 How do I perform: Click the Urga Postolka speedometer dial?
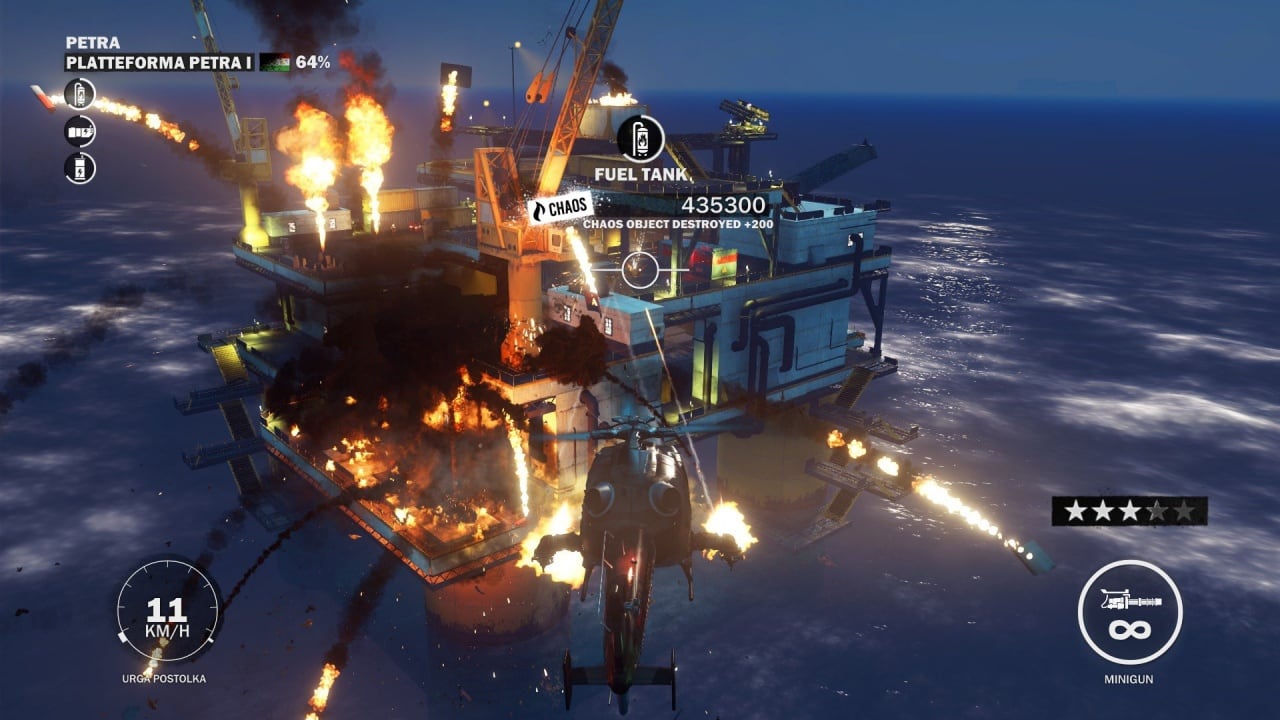click(x=167, y=609)
